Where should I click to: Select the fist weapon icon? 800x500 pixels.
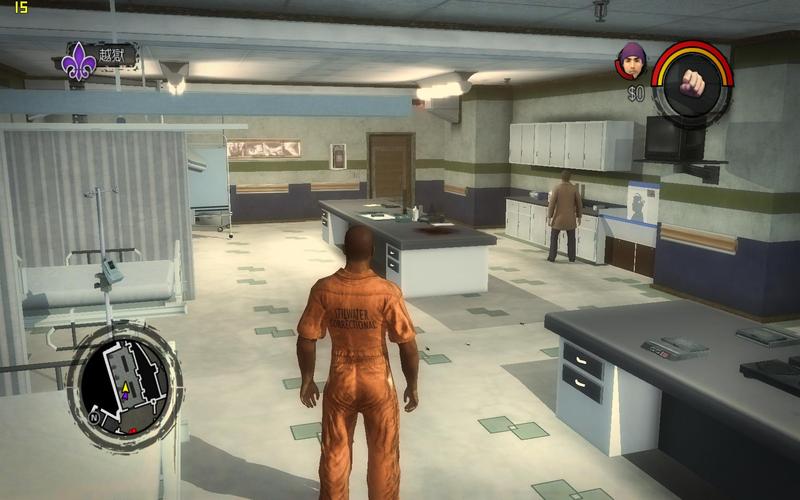692,83
